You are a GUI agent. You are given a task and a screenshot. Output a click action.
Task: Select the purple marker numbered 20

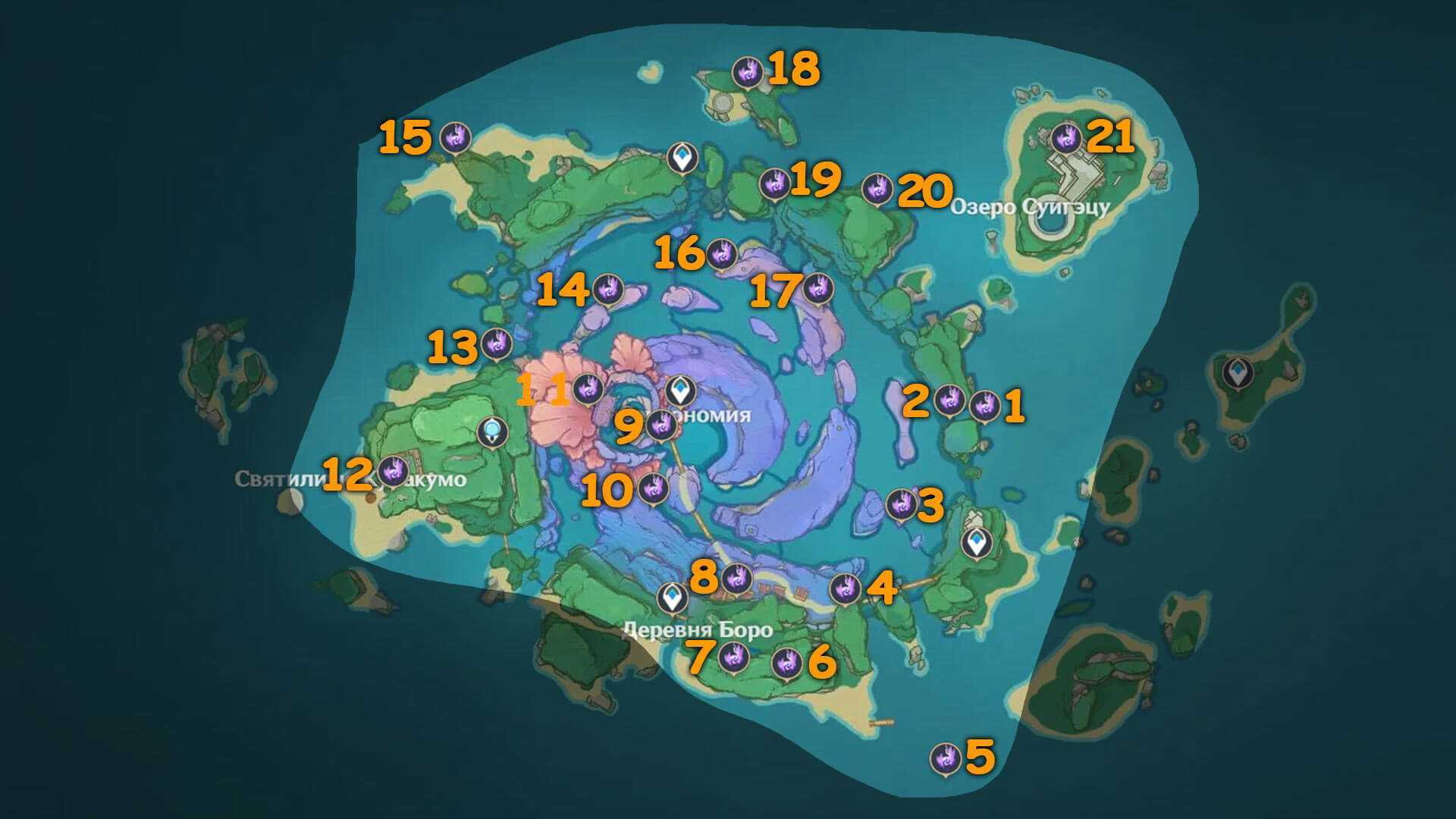pyautogui.click(x=878, y=188)
